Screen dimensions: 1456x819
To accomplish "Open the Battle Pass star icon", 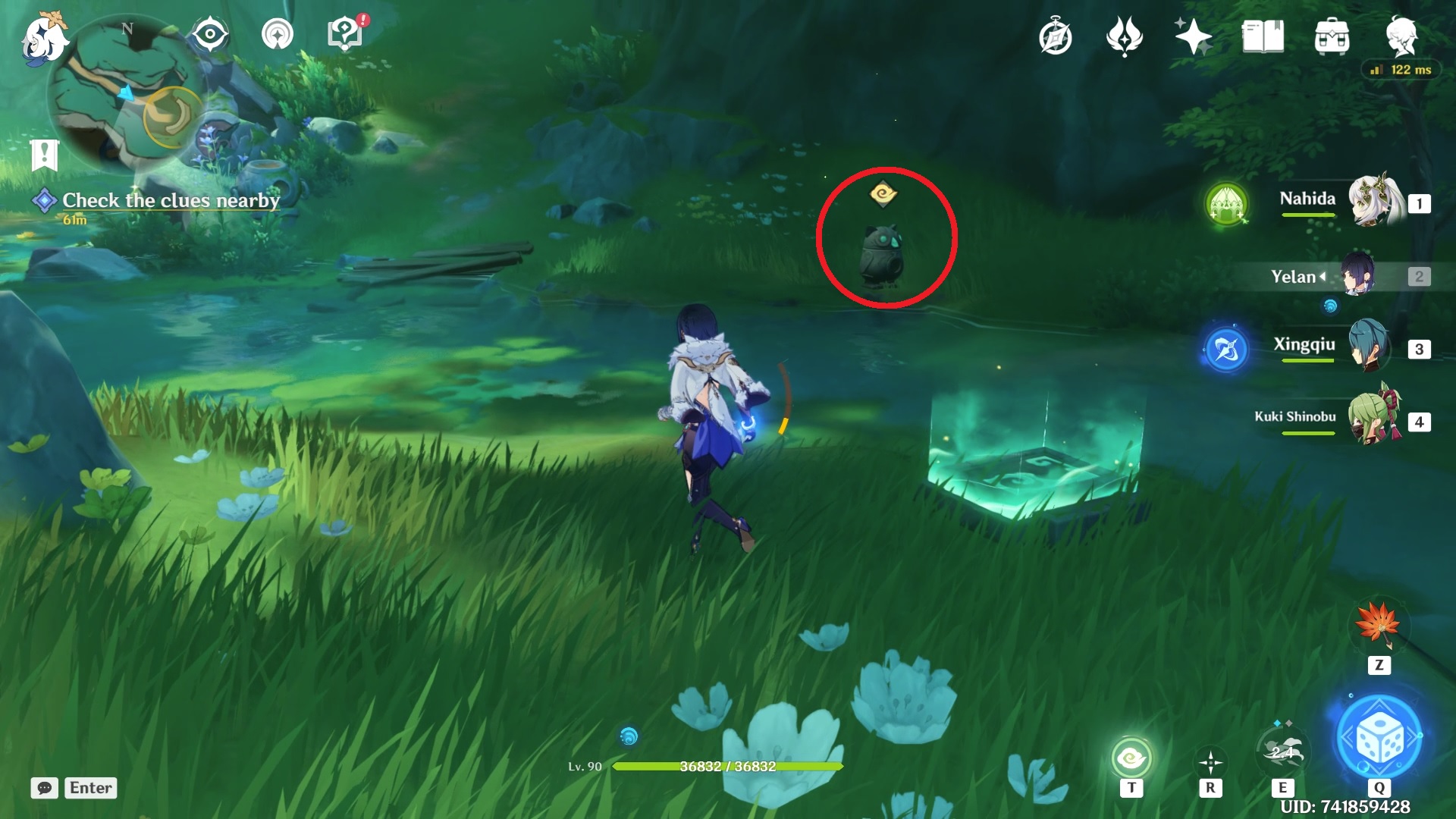I will pyautogui.click(x=1192, y=35).
